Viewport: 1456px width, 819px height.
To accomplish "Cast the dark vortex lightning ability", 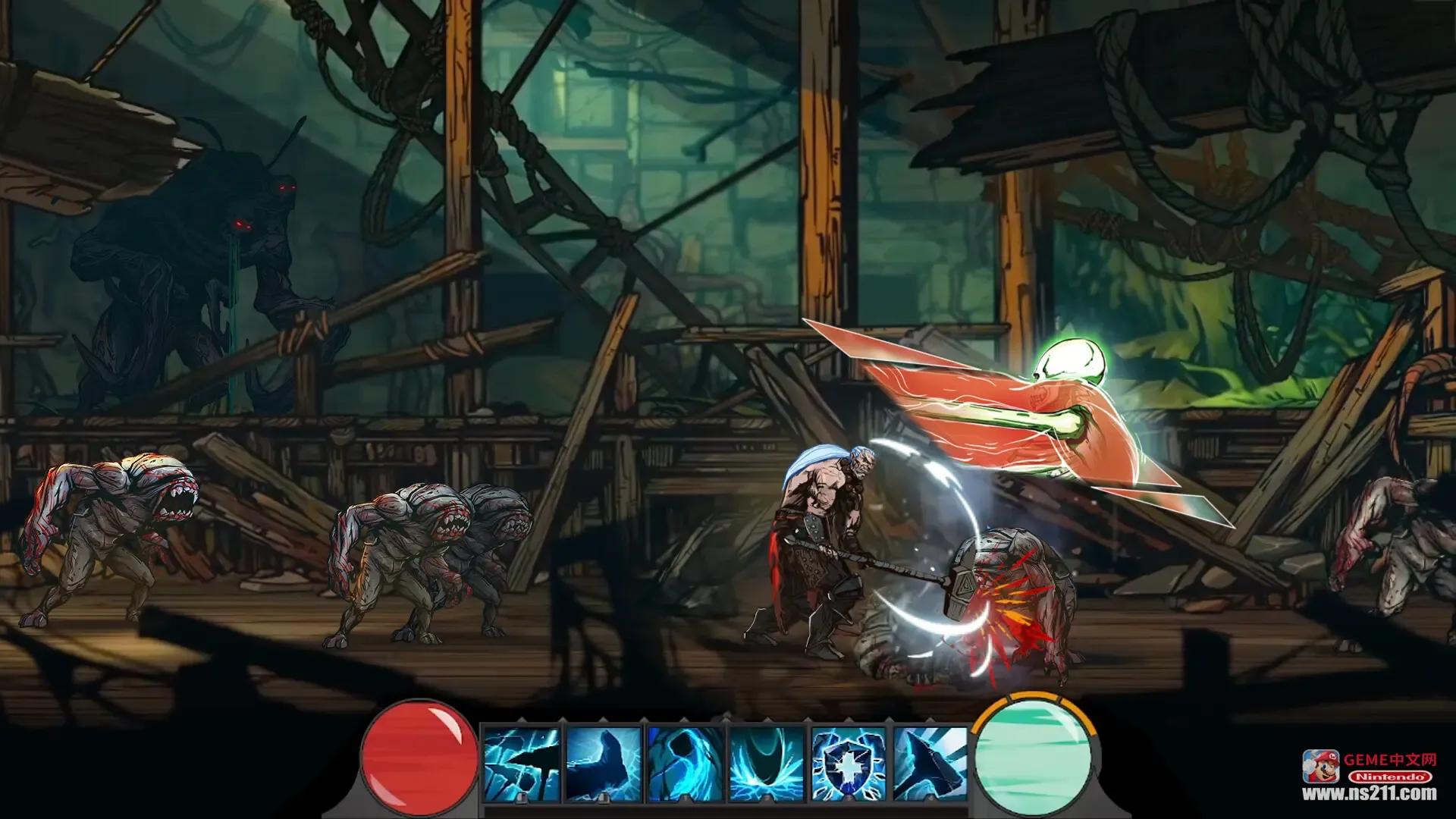I will 767,763.
